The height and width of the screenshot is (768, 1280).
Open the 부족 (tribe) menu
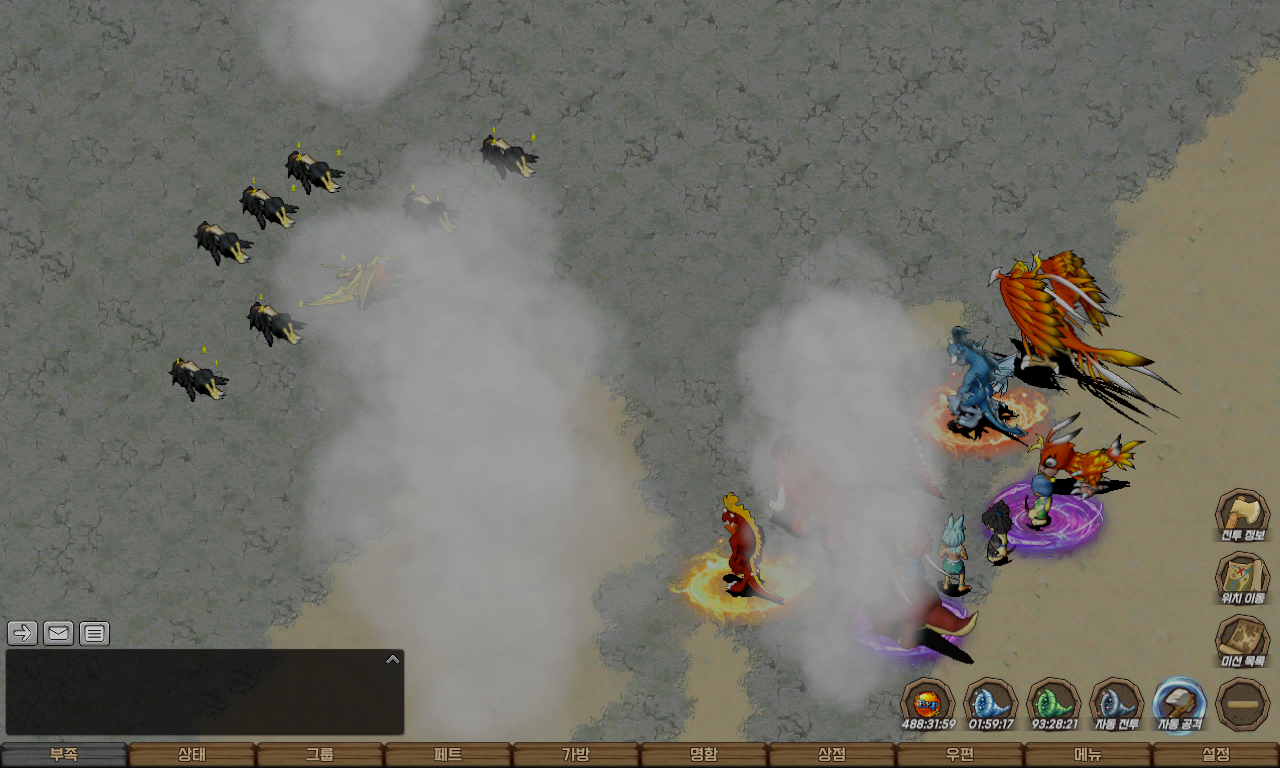tap(64, 755)
